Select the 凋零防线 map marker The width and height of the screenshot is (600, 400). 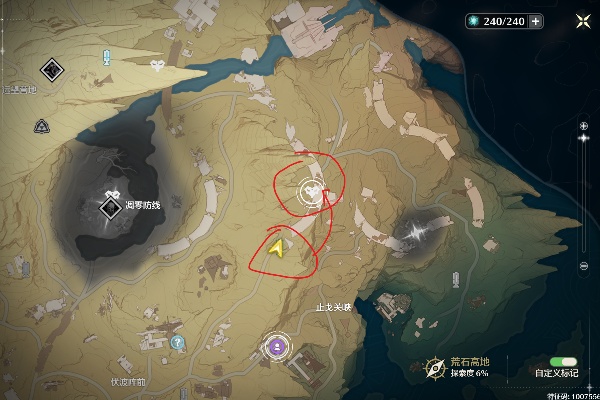click(110, 207)
